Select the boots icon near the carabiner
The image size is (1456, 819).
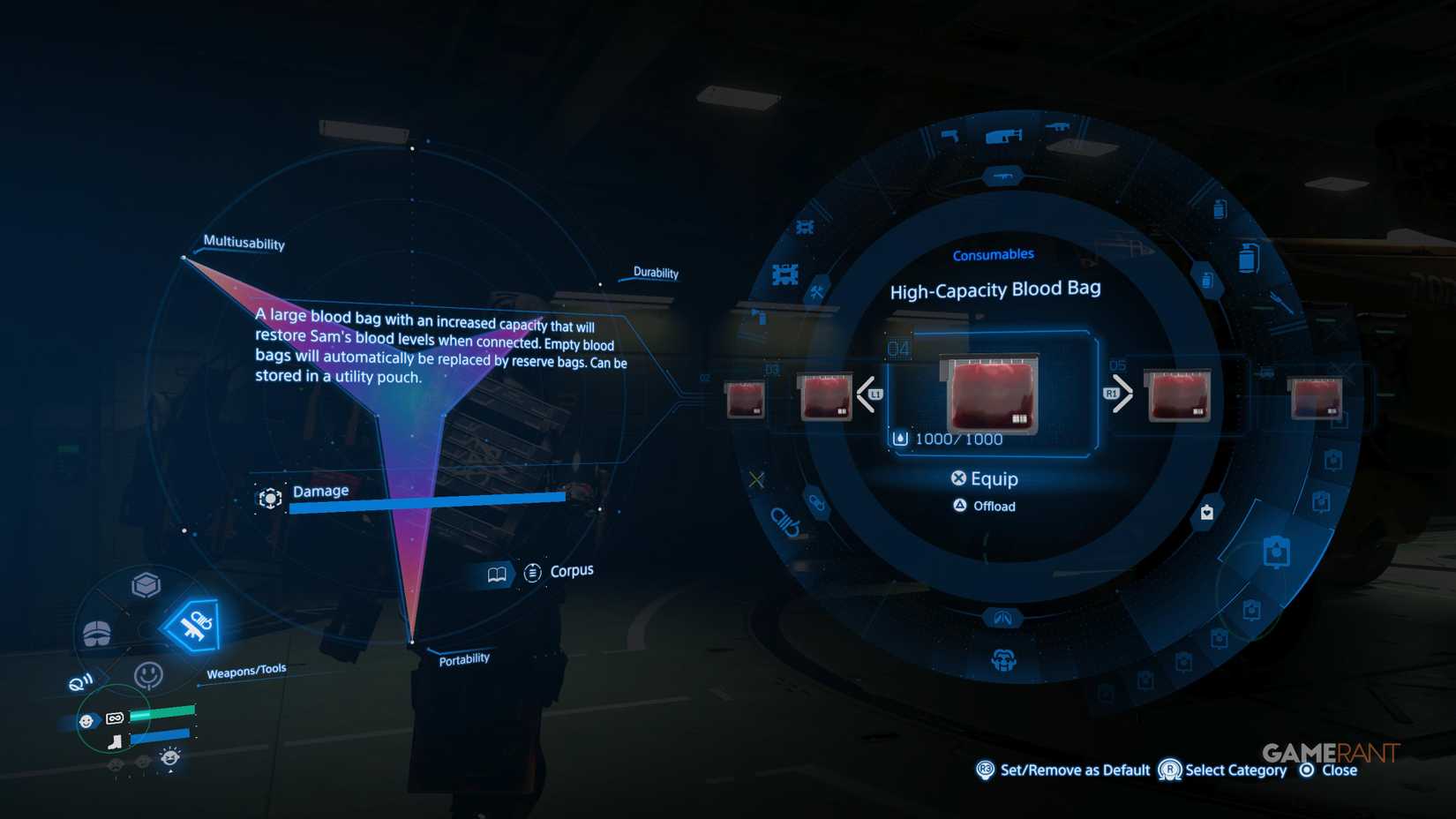click(x=115, y=742)
